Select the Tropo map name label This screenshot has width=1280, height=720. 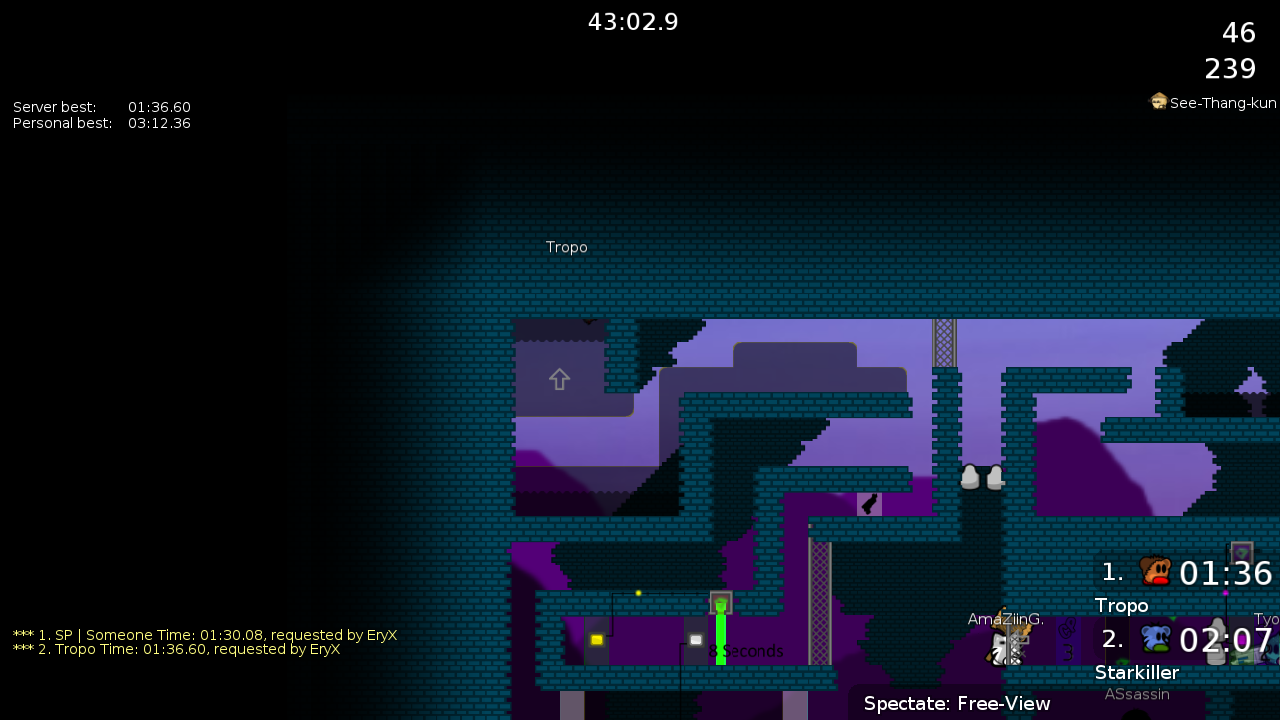tap(566, 246)
